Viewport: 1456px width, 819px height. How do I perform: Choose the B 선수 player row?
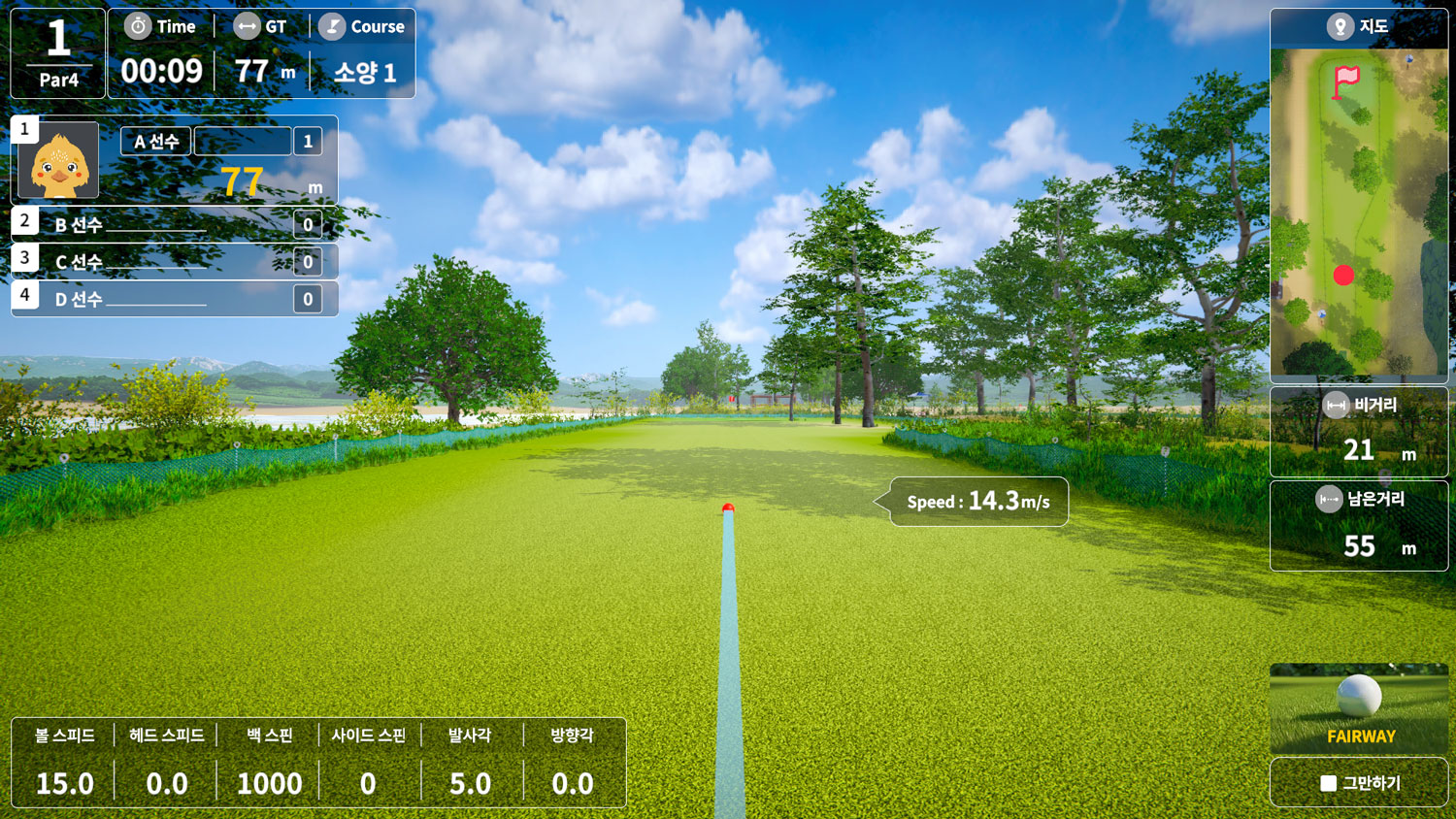point(175,225)
